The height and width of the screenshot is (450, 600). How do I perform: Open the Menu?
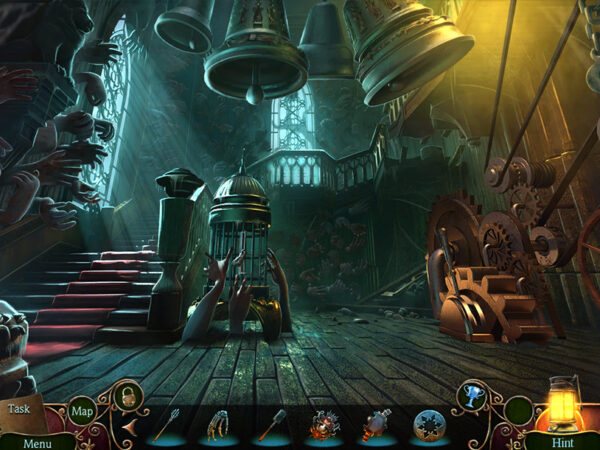37,442
